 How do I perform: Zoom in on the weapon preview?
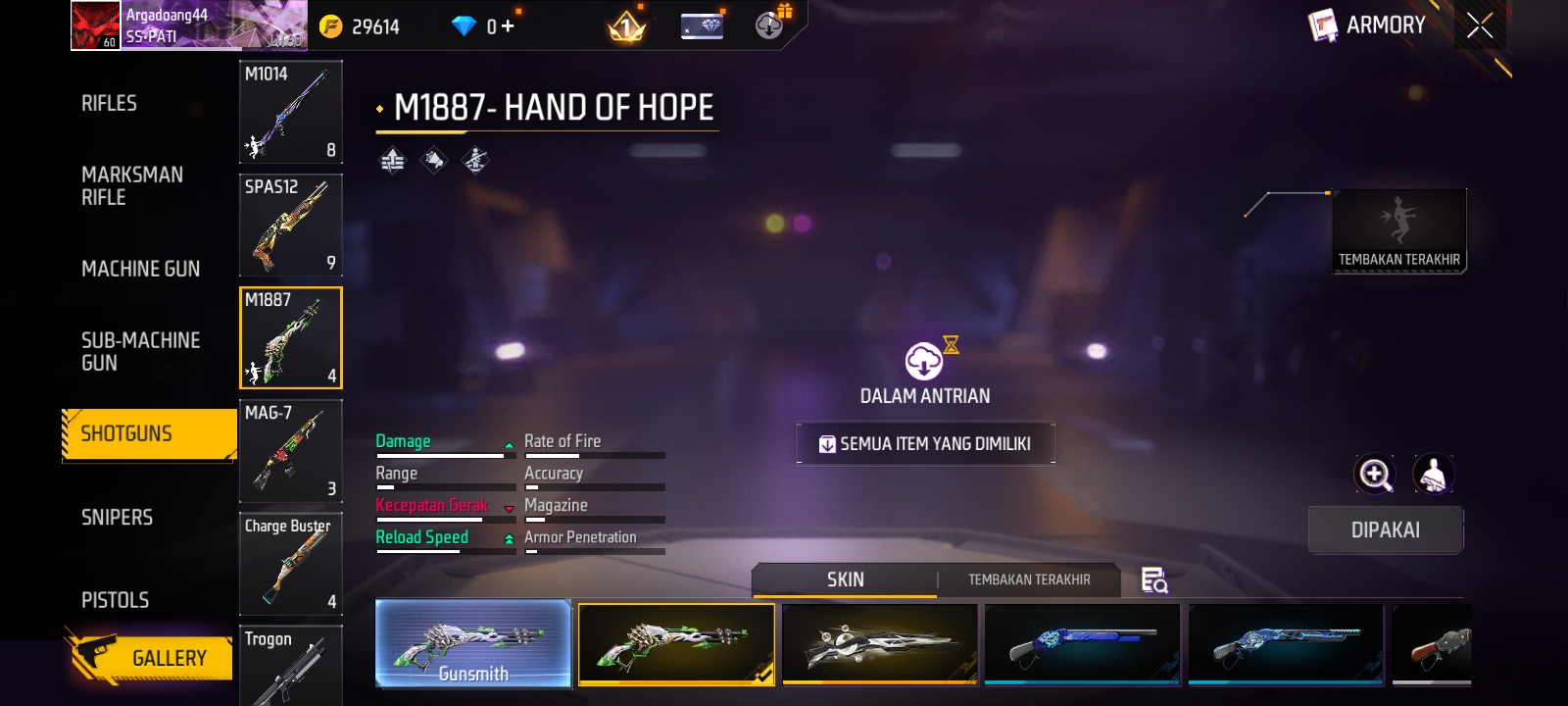[x=1374, y=475]
